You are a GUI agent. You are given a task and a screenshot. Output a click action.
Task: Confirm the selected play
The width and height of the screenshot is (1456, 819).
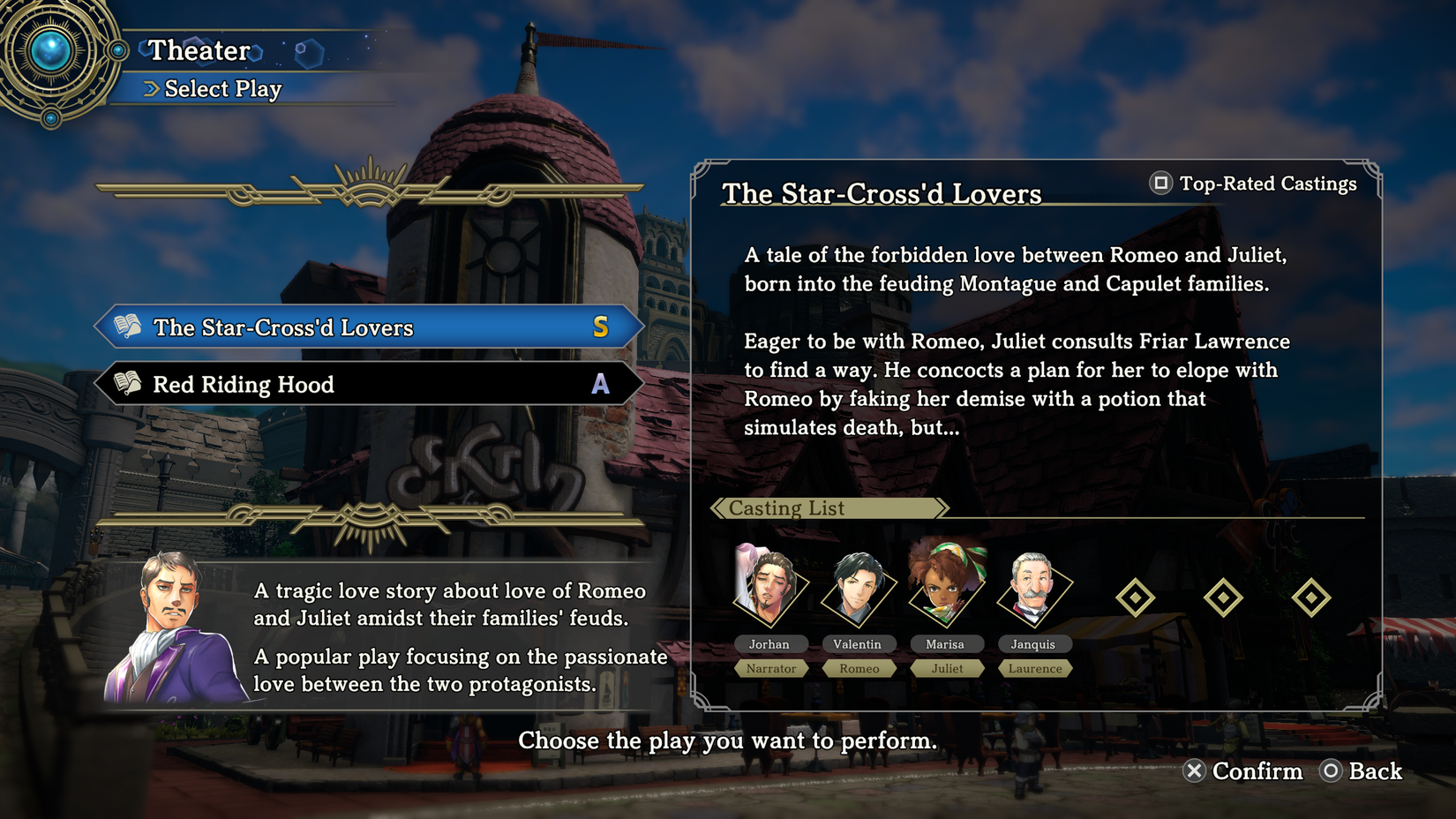tap(1242, 771)
